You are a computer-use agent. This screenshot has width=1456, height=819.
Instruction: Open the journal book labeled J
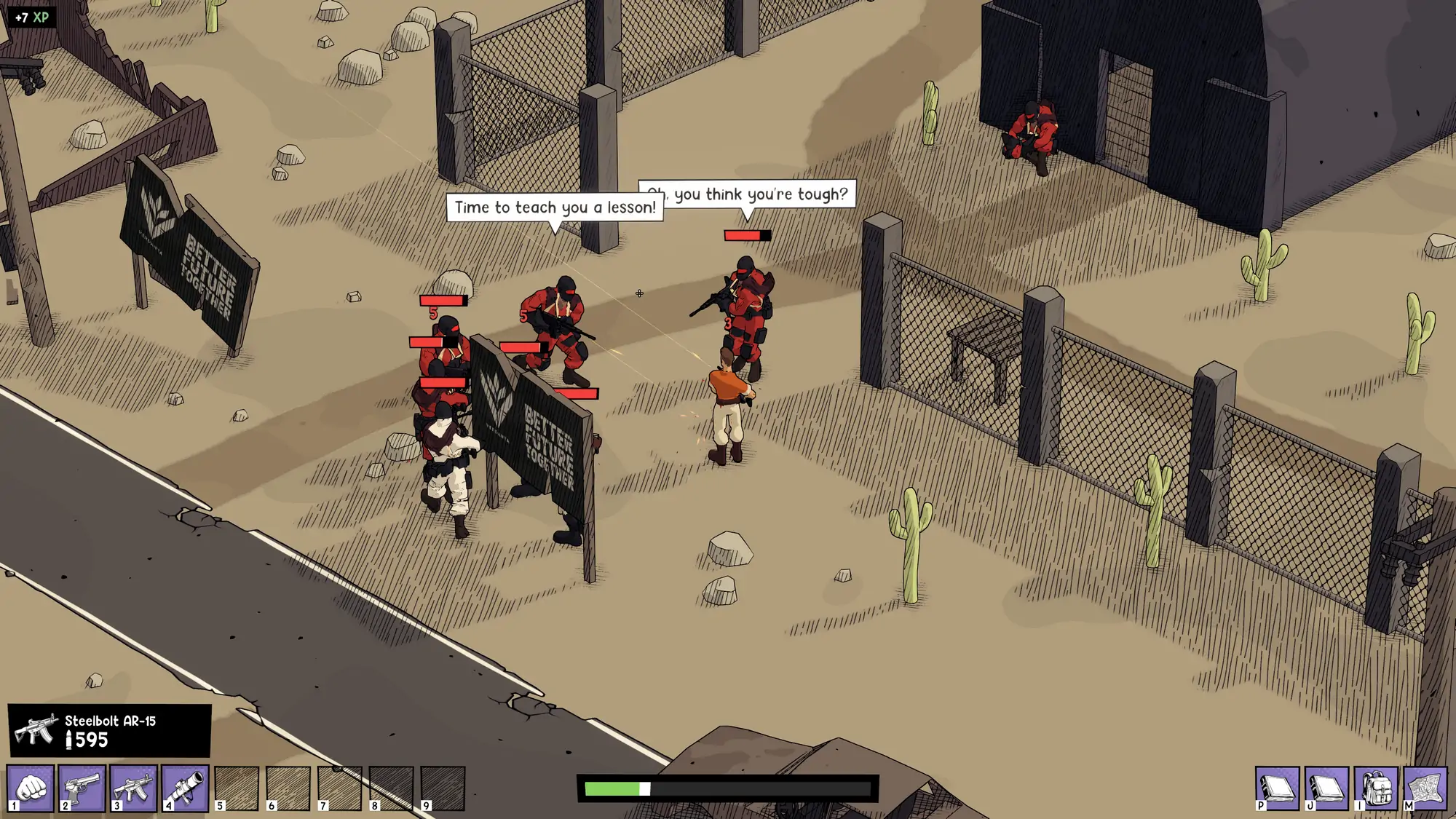coord(1326,788)
